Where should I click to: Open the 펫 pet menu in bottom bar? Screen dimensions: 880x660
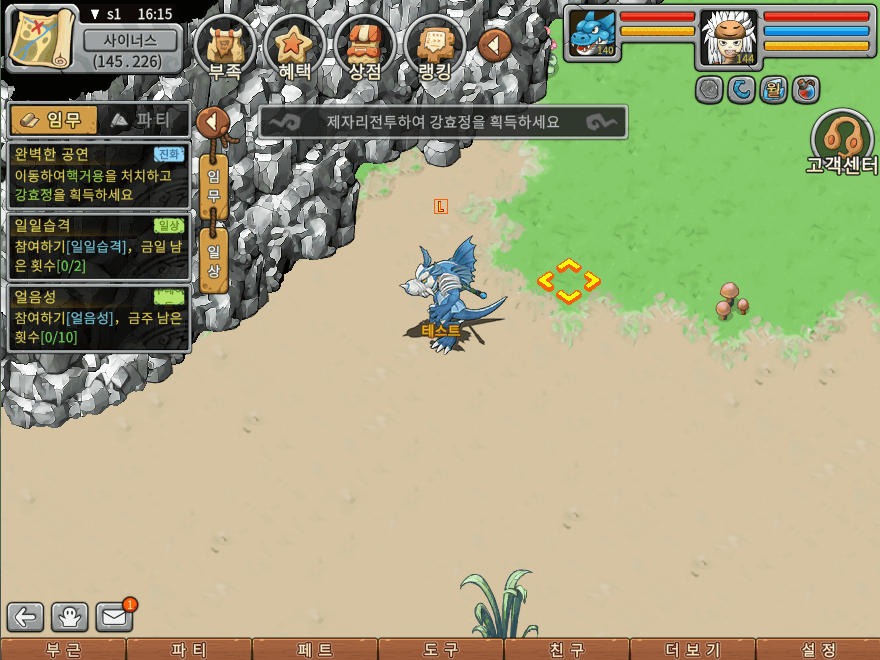point(315,649)
